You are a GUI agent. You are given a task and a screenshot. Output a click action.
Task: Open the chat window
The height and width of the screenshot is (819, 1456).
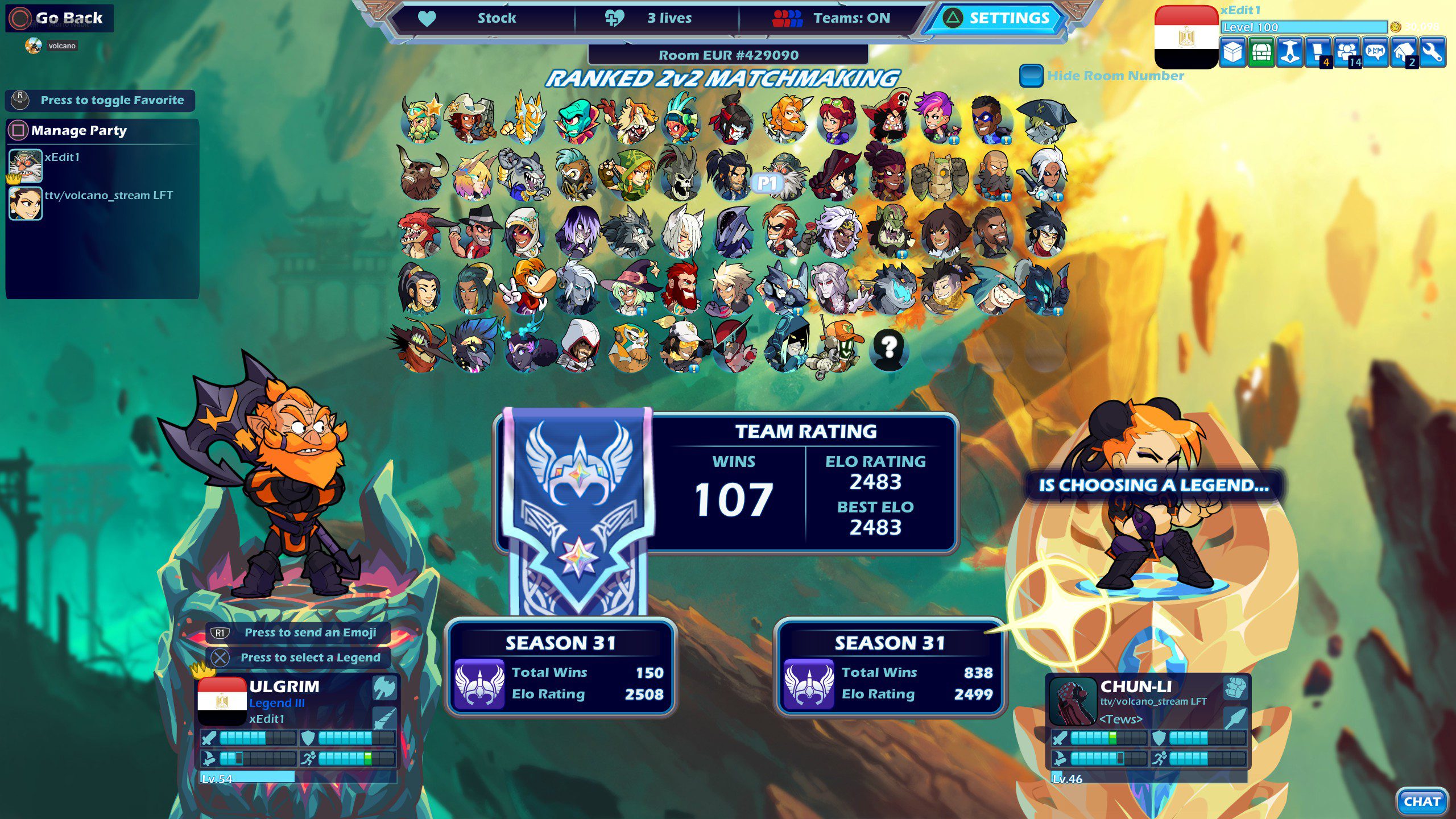click(1422, 801)
